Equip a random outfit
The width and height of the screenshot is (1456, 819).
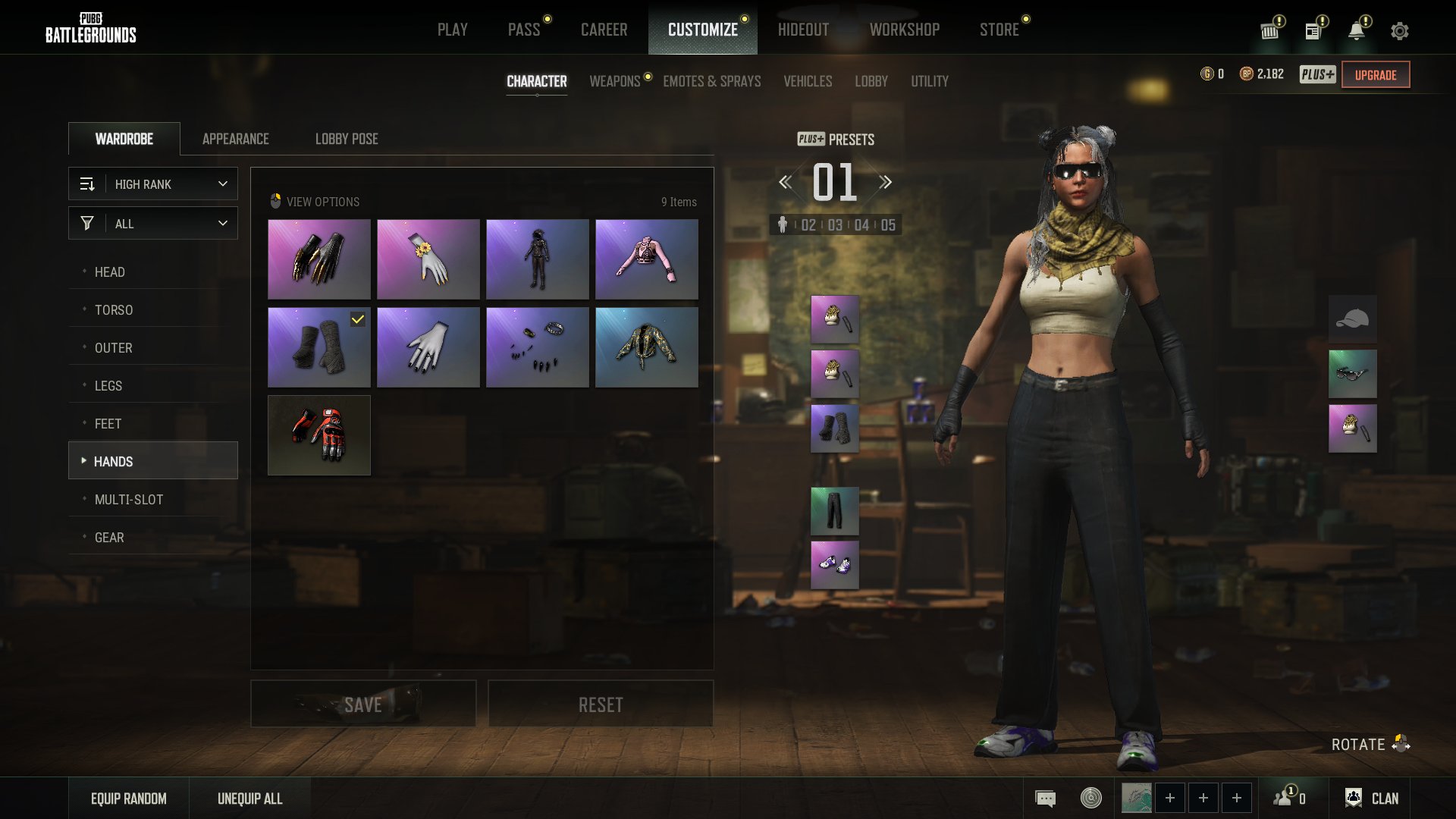tap(129, 799)
